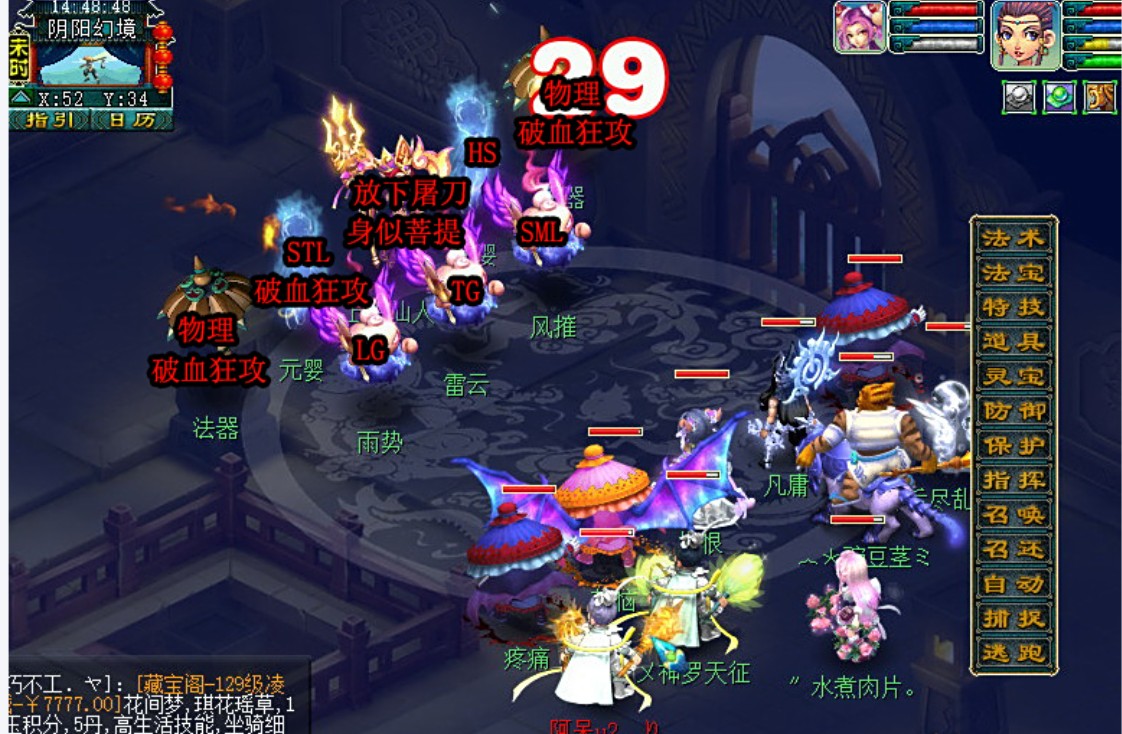The image size is (1122, 734).
Task: Open the 指挥 command option
Action: click(1013, 481)
